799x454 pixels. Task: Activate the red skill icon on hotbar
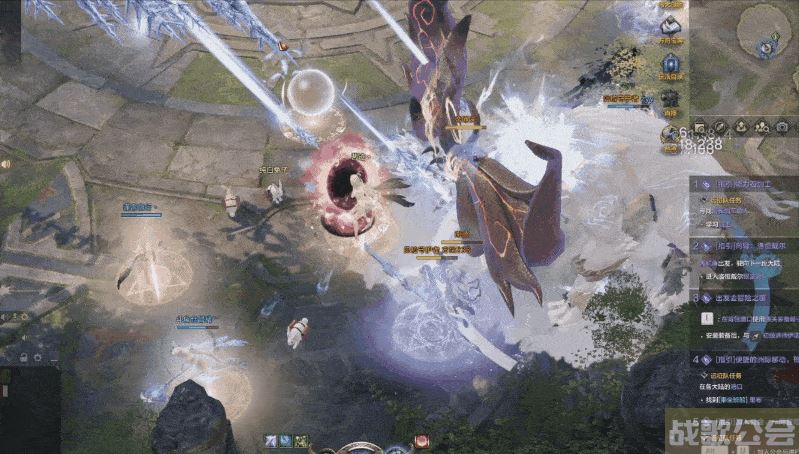(422, 441)
